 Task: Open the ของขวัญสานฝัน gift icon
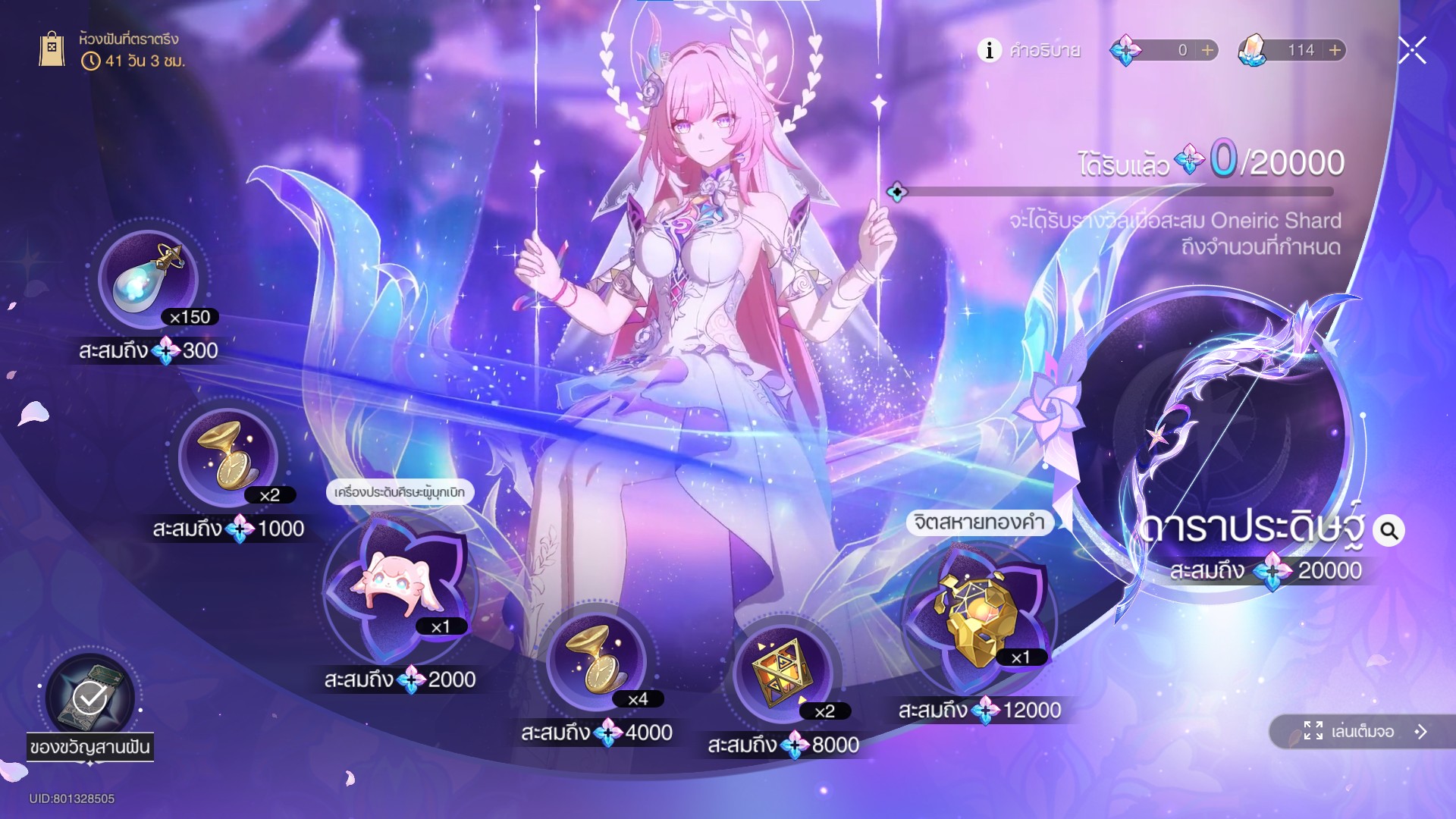tap(90, 698)
